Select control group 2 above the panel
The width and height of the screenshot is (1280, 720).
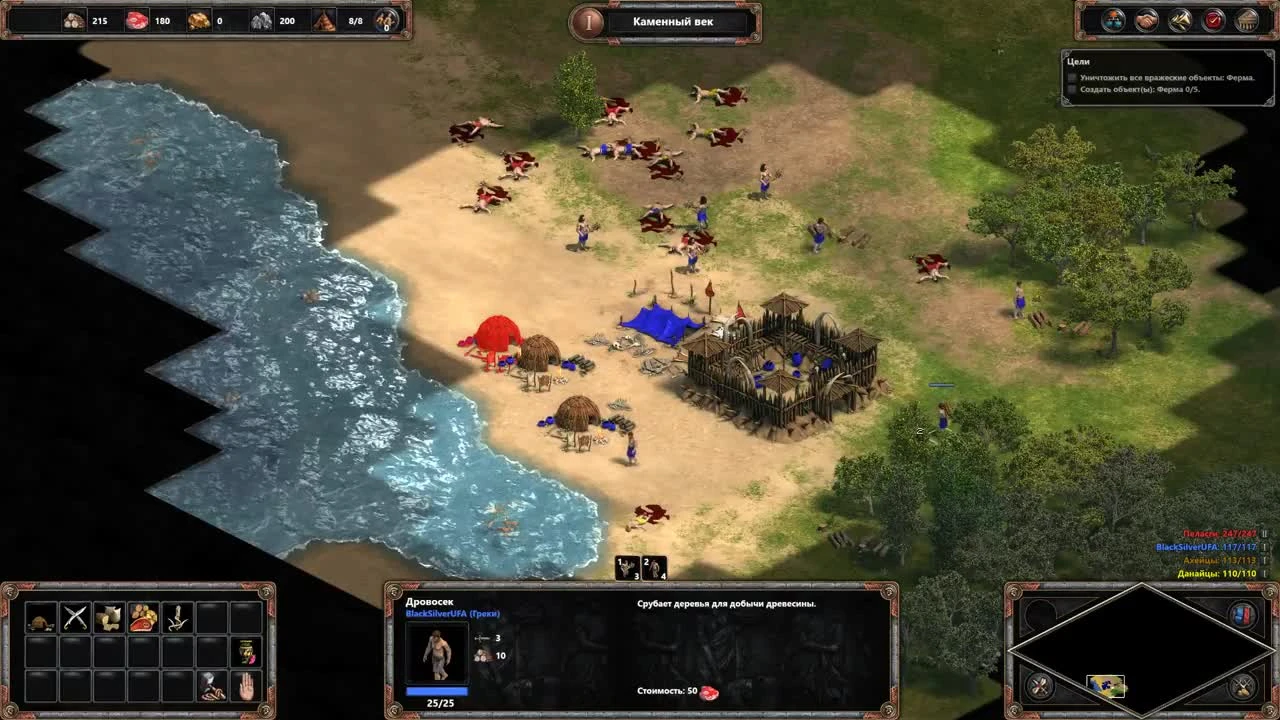(x=652, y=570)
